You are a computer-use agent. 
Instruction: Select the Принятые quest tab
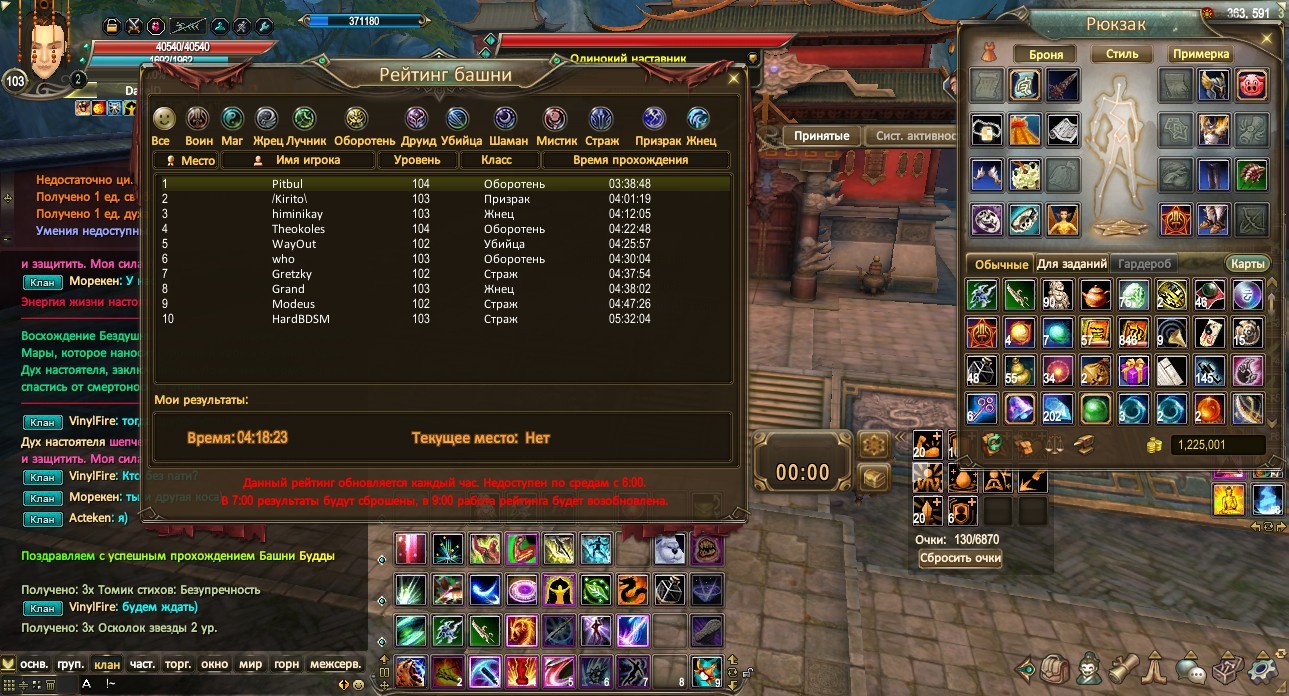click(x=821, y=136)
